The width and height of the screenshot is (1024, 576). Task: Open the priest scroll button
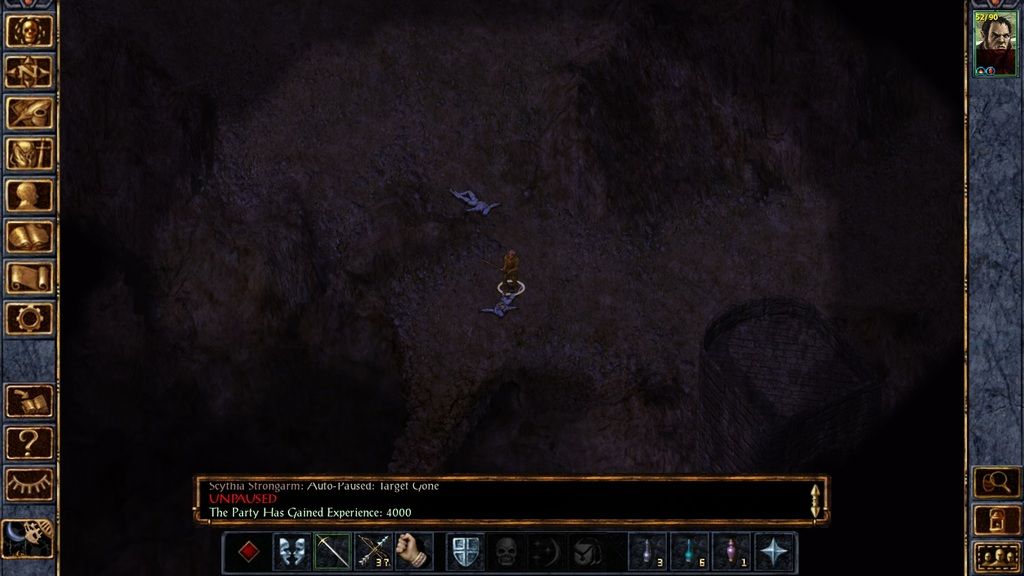[29, 278]
